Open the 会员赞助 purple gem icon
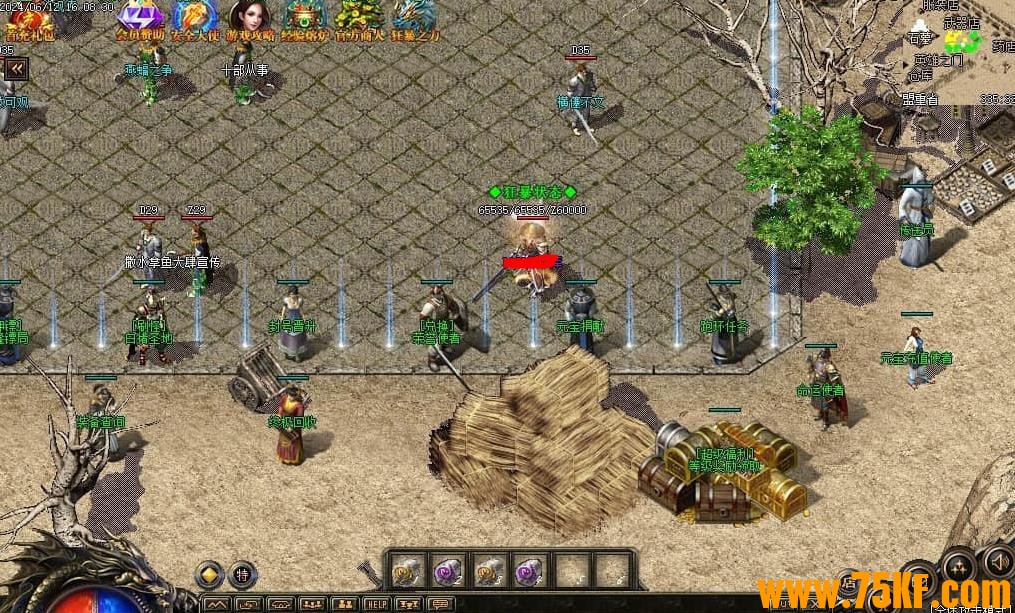The width and height of the screenshot is (1015, 613). point(140,18)
